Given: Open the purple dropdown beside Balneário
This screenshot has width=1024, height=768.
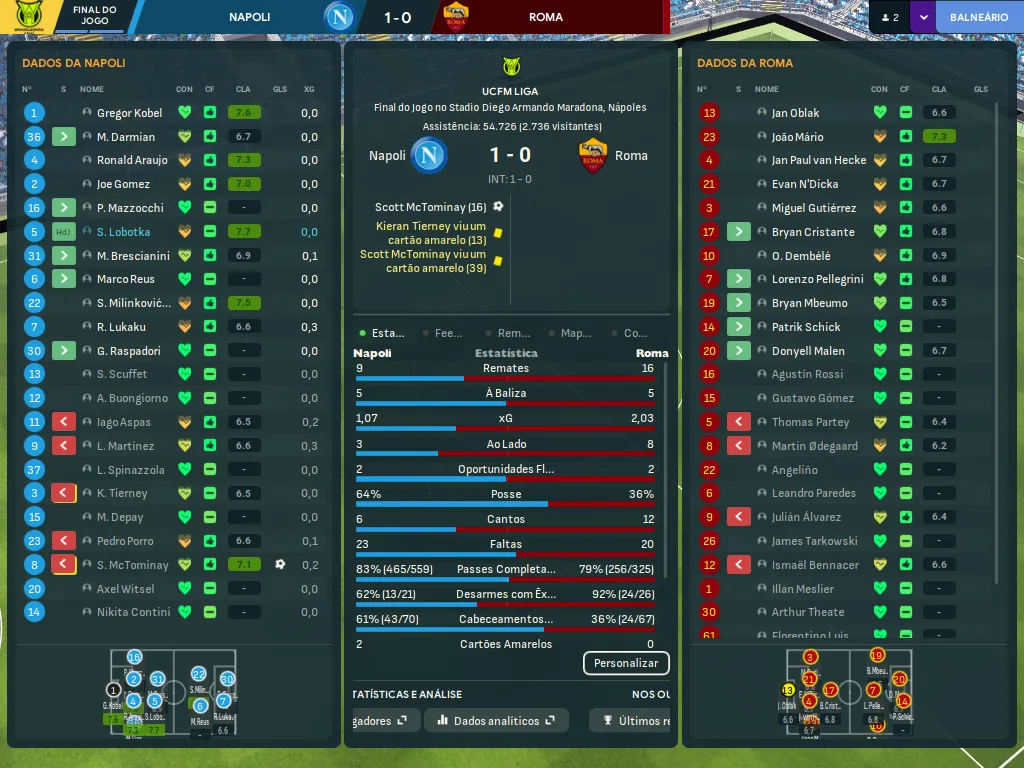Looking at the screenshot, I should (x=922, y=17).
